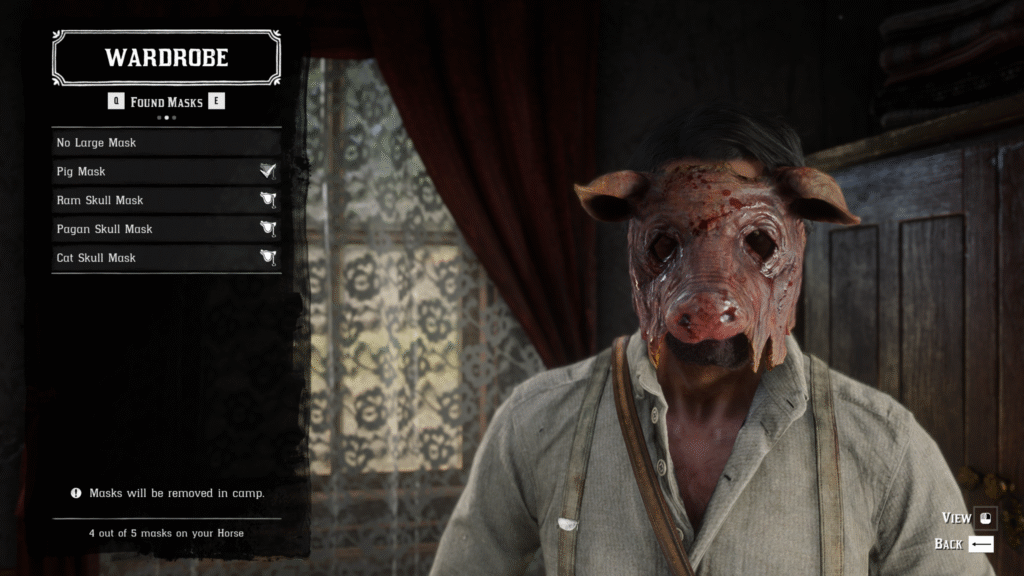Select the Cat Skull Mask row
This screenshot has width=1024, height=576.
click(166, 258)
